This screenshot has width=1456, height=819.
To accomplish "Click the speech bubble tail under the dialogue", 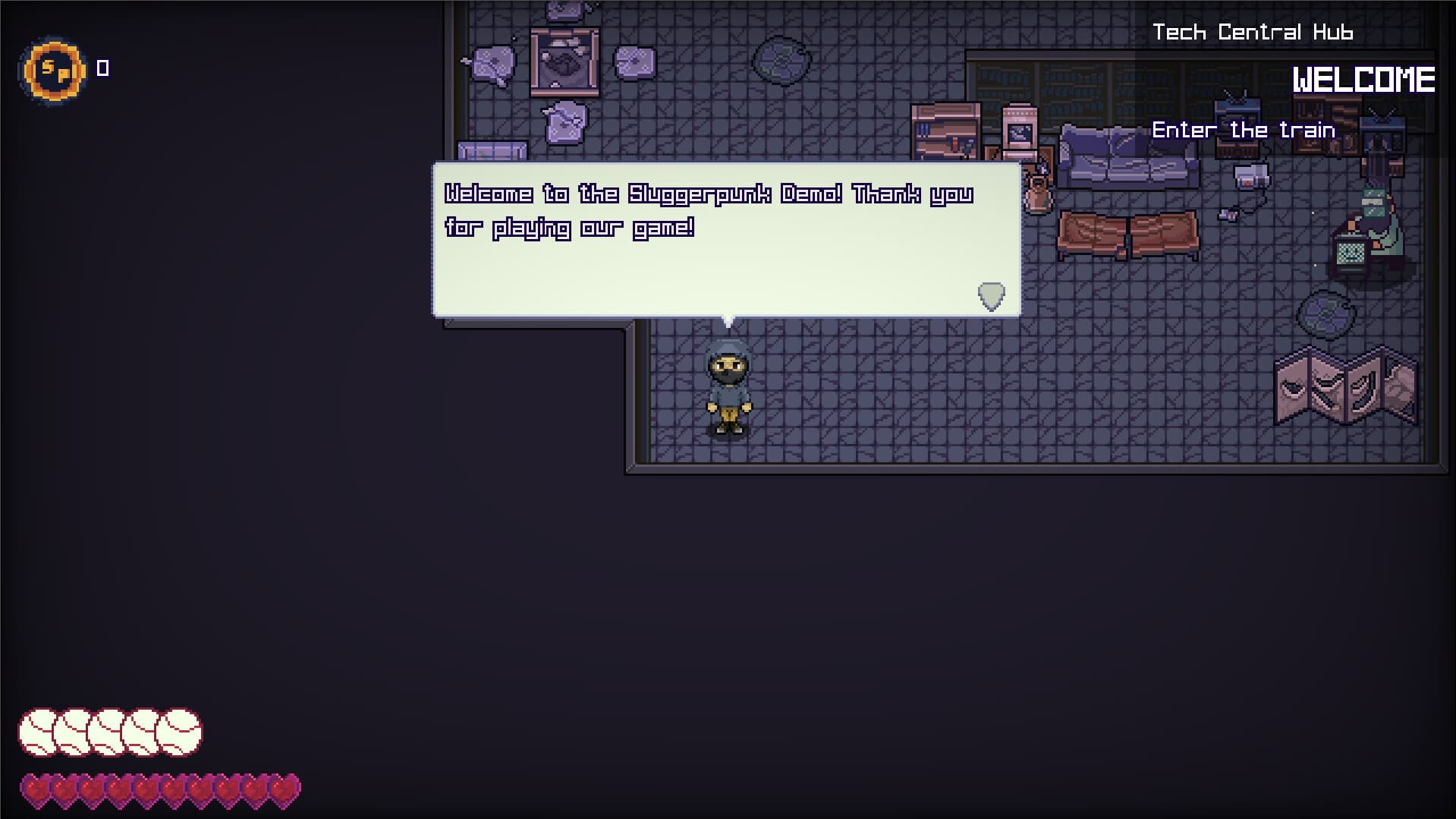I will pyautogui.click(x=727, y=320).
